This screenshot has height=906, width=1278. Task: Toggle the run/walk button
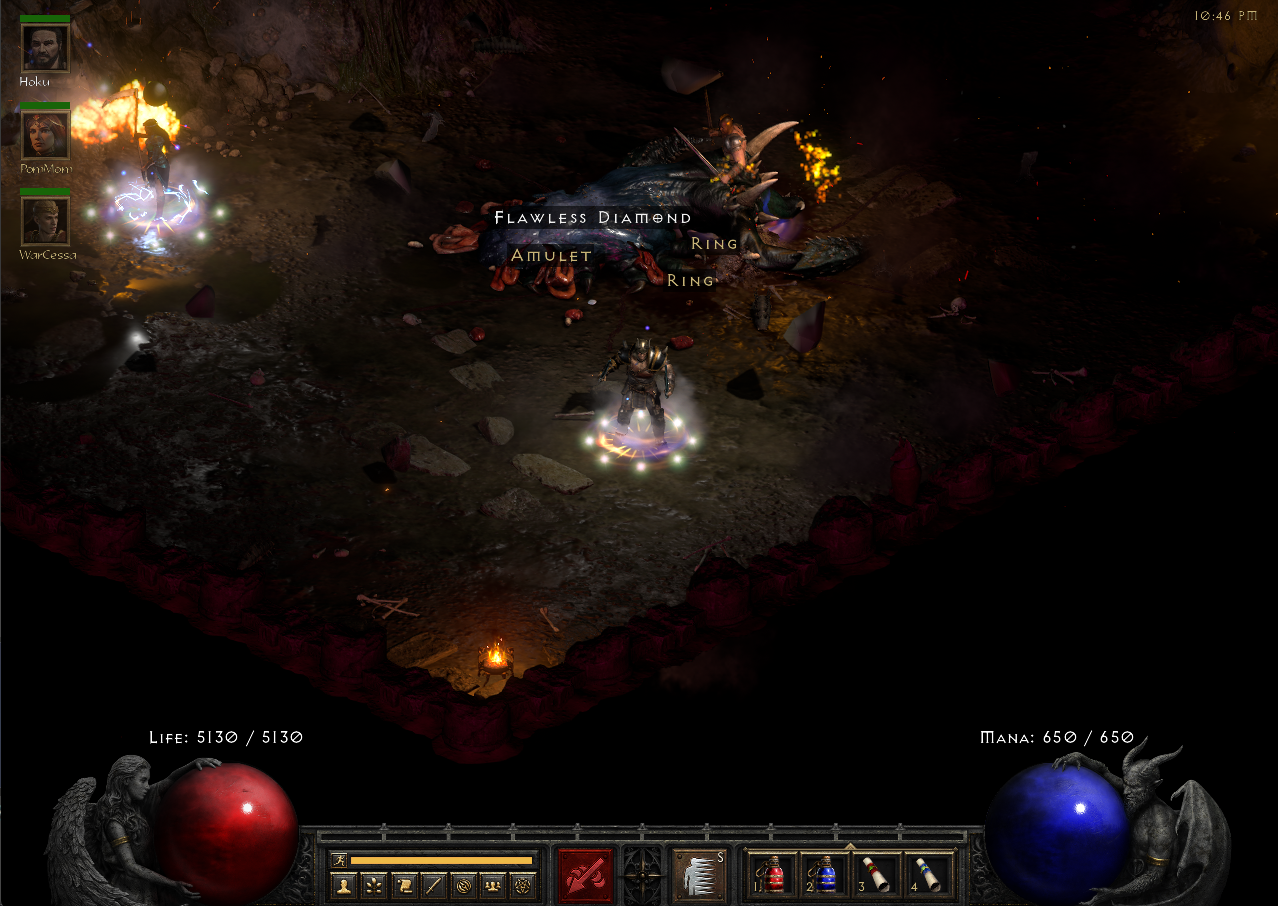(x=339, y=860)
